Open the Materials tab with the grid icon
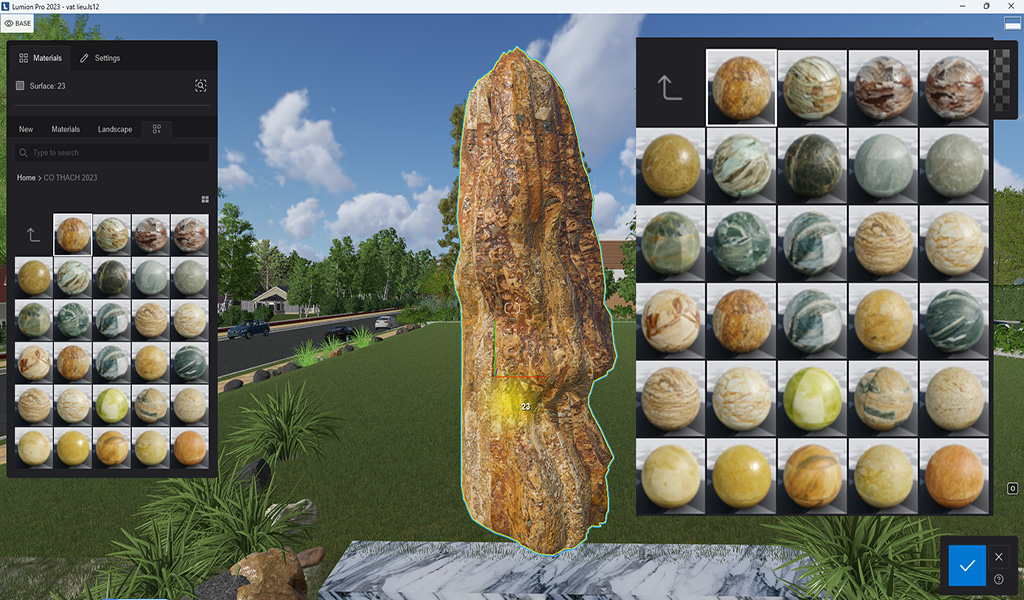This screenshot has width=1024, height=600. tap(41, 58)
